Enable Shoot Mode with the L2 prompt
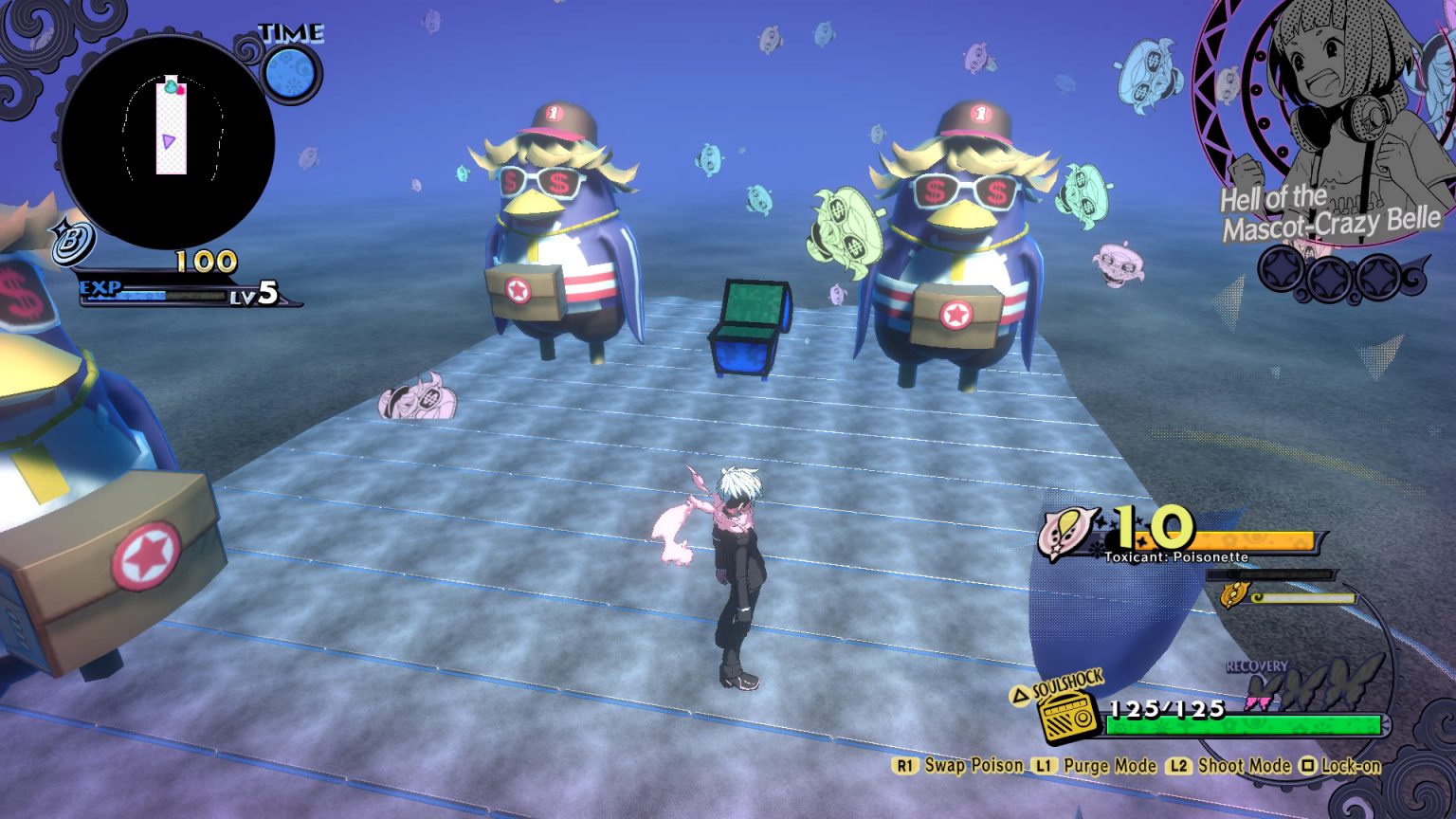Screen dimensions: 1456x819 pyautogui.click(x=1178, y=767)
